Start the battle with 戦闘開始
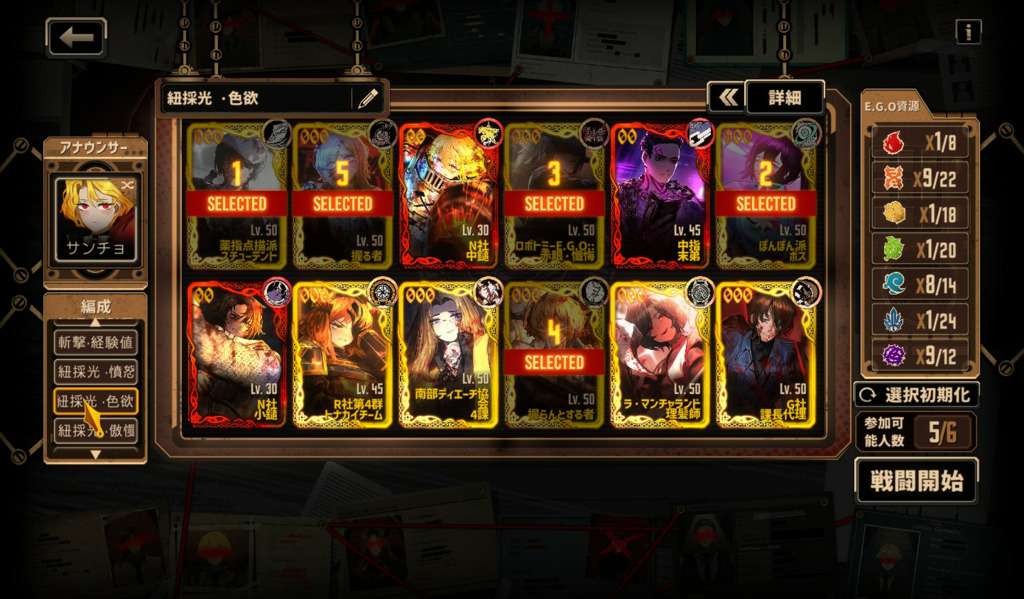Viewport: 1024px width, 599px height. tap(916, 481)
